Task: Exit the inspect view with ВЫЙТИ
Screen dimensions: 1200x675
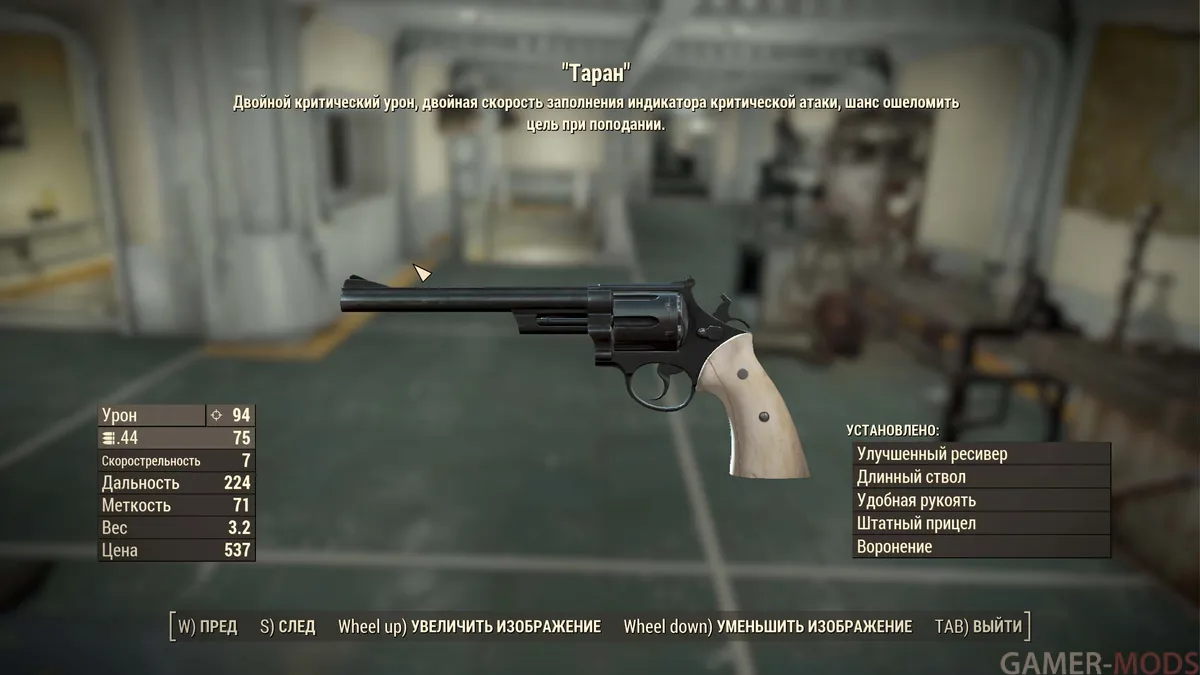Action: pyautogui.click(x=978, y=627)
